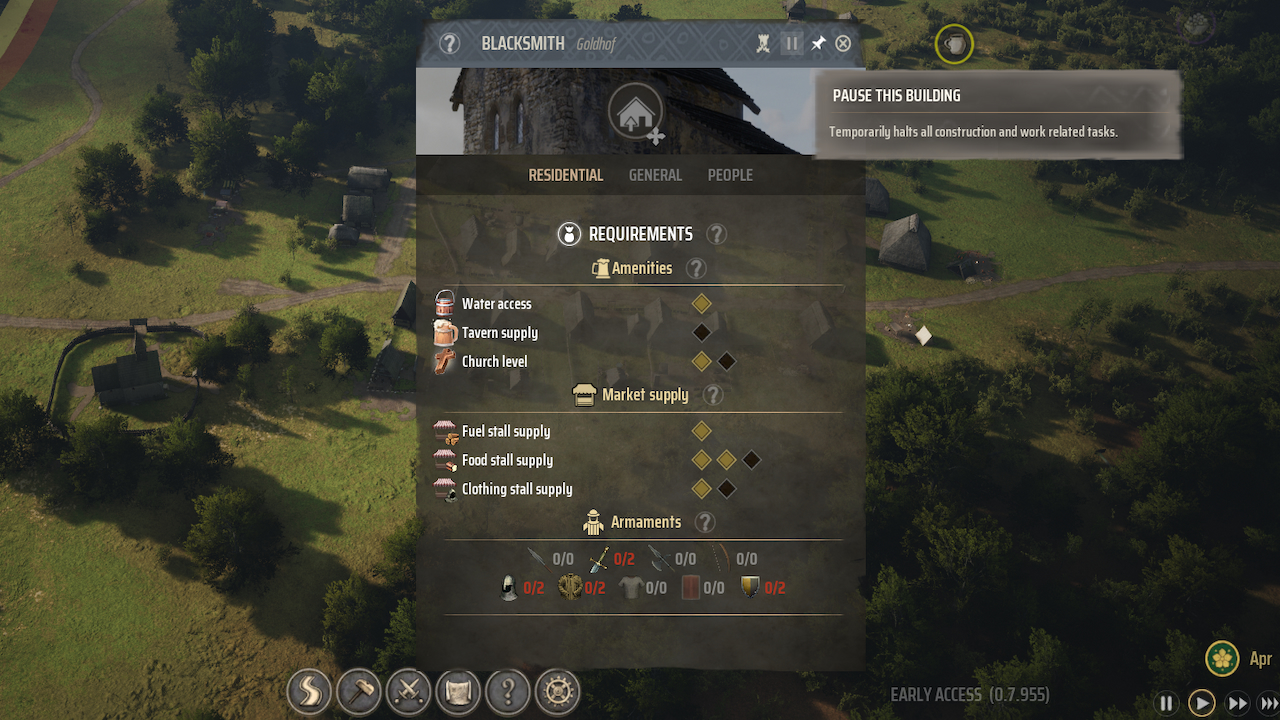Pause the game with the speed control
Screen dimensions: 1280x720
(x=1166, y=703)
